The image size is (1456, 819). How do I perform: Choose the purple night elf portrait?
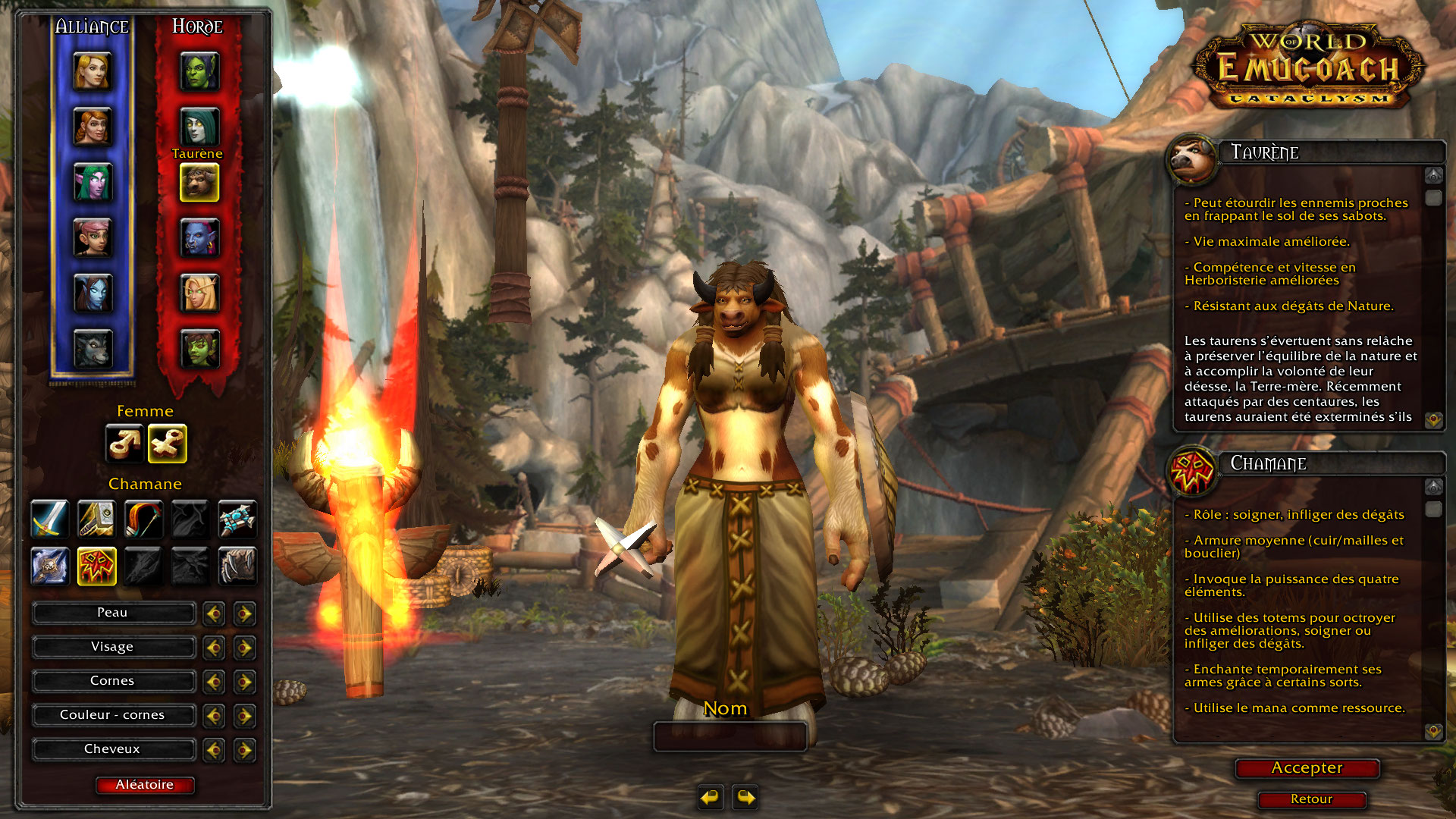click(93, 183)
